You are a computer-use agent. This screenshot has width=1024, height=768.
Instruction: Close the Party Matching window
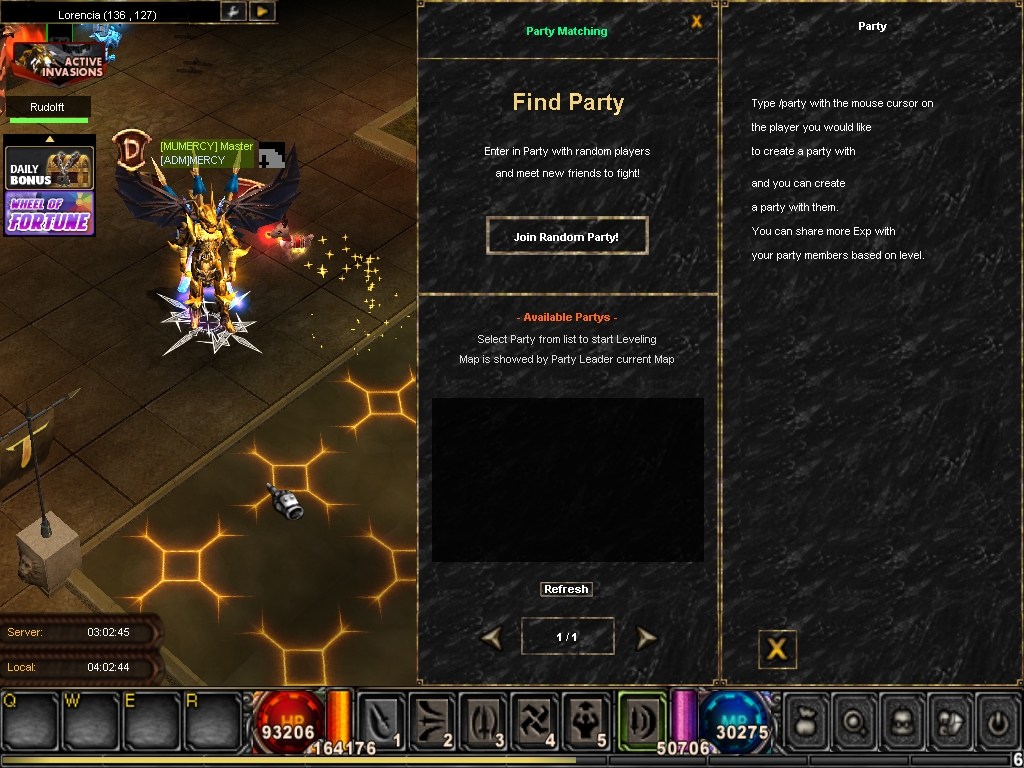tap(697, 21)
